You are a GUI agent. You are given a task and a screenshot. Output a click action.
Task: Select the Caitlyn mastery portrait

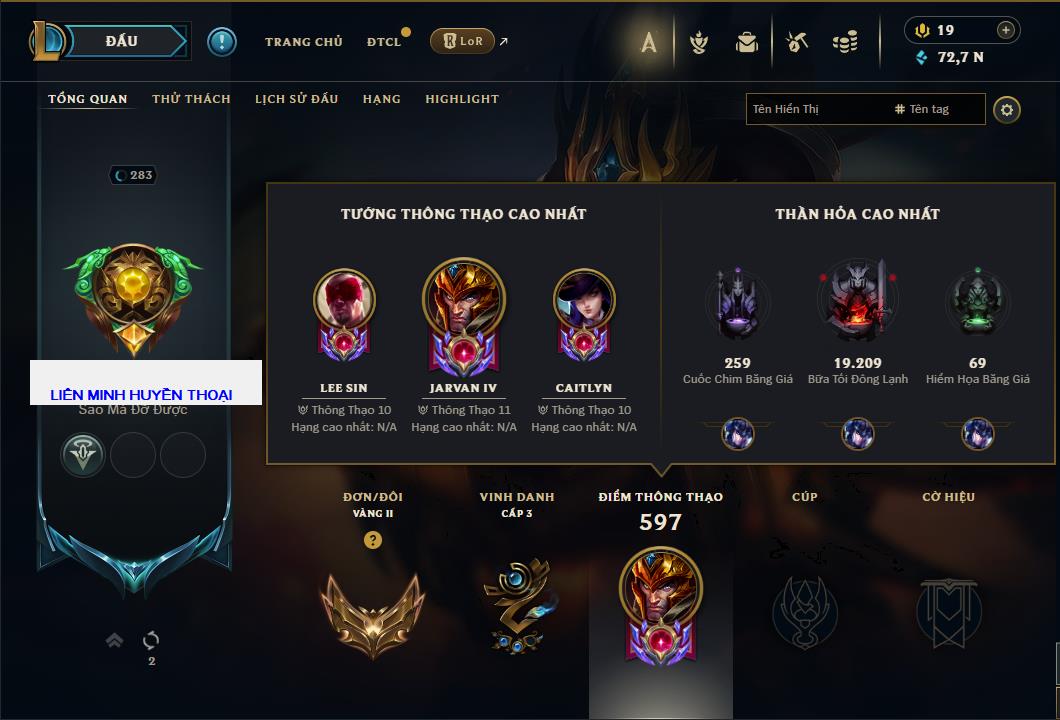pyautogui.click(x=584, y=302)
